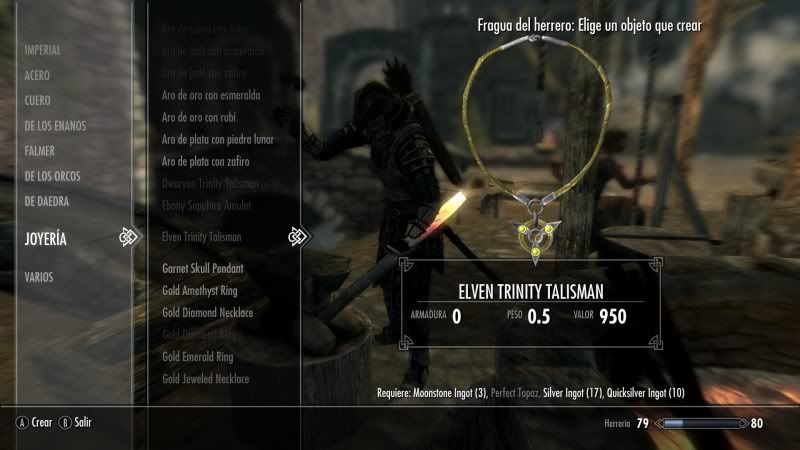Switch to the VARIOS category
800x450 pixels.
[40, 277]
